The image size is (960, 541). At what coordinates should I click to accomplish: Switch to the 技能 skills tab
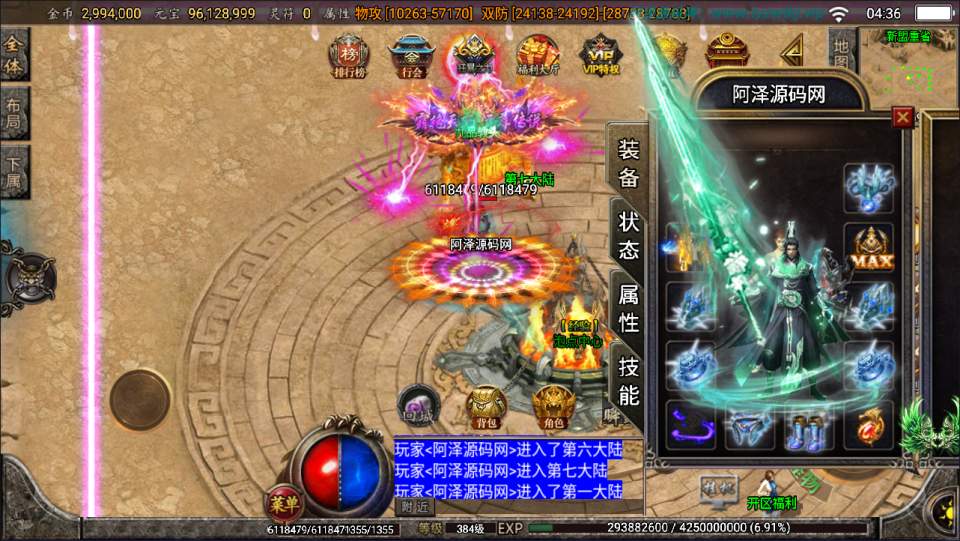tap(628, 377)
